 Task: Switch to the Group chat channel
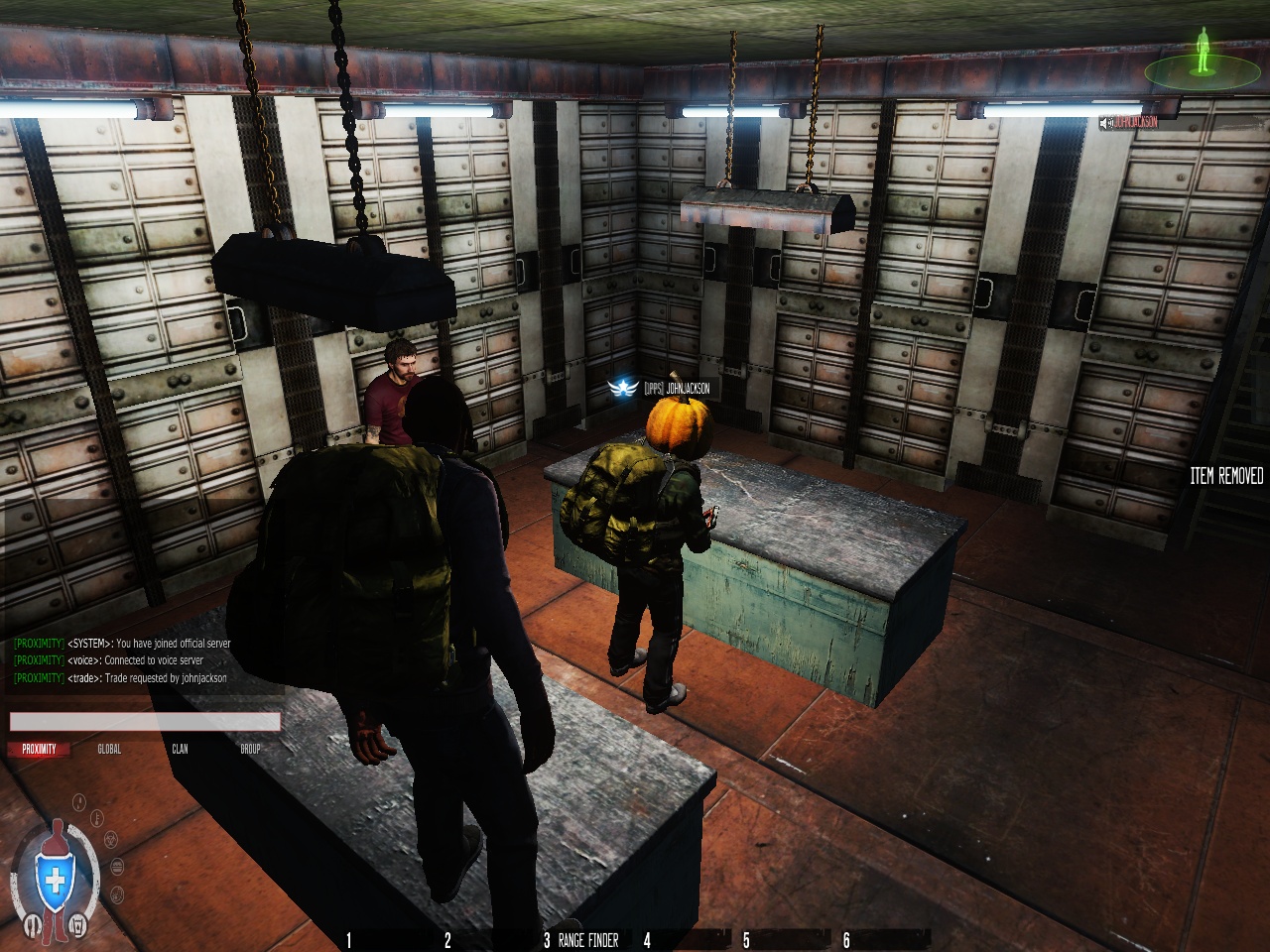click(x=250, y=749)
